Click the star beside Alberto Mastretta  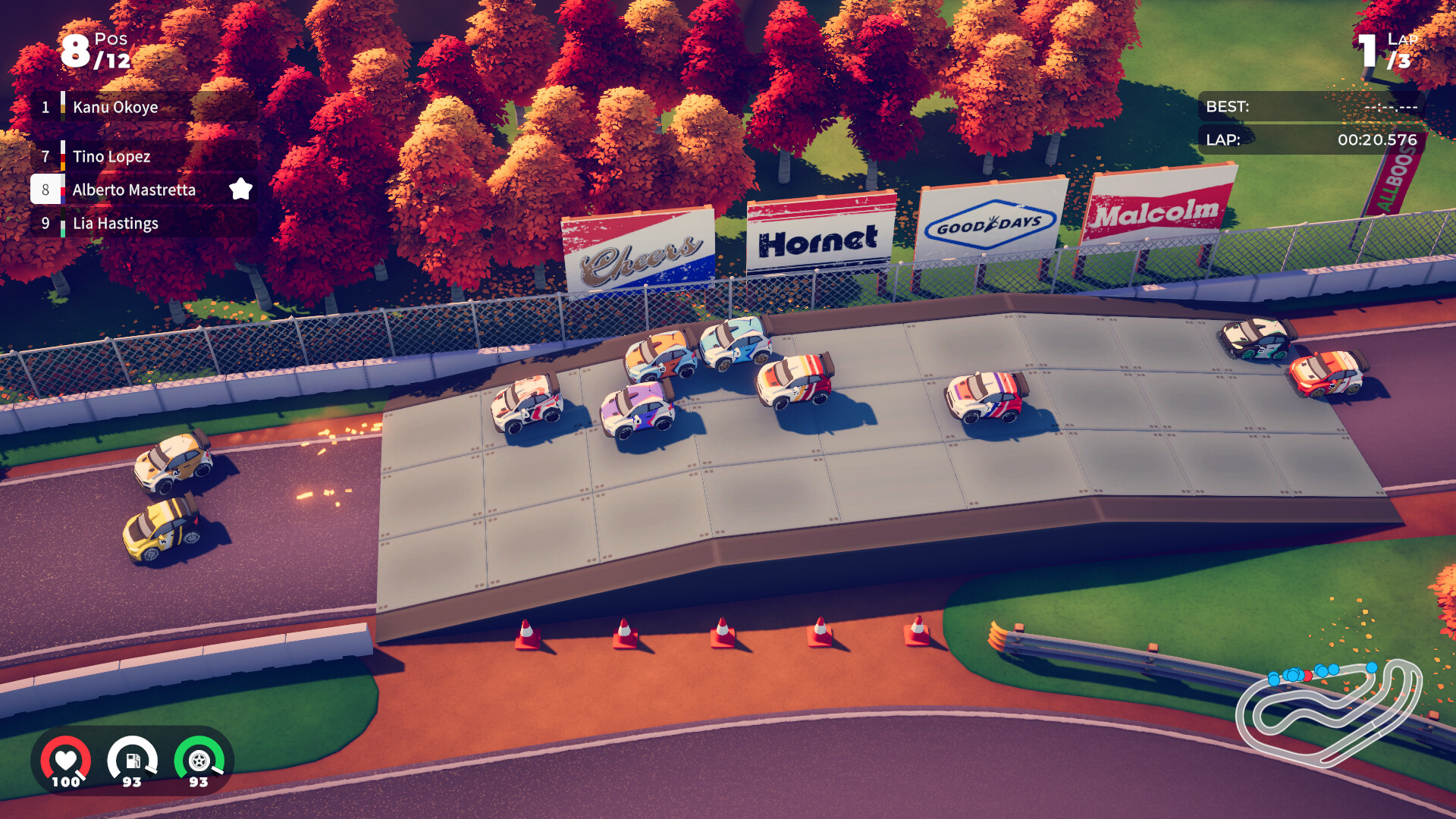point(241,190)
